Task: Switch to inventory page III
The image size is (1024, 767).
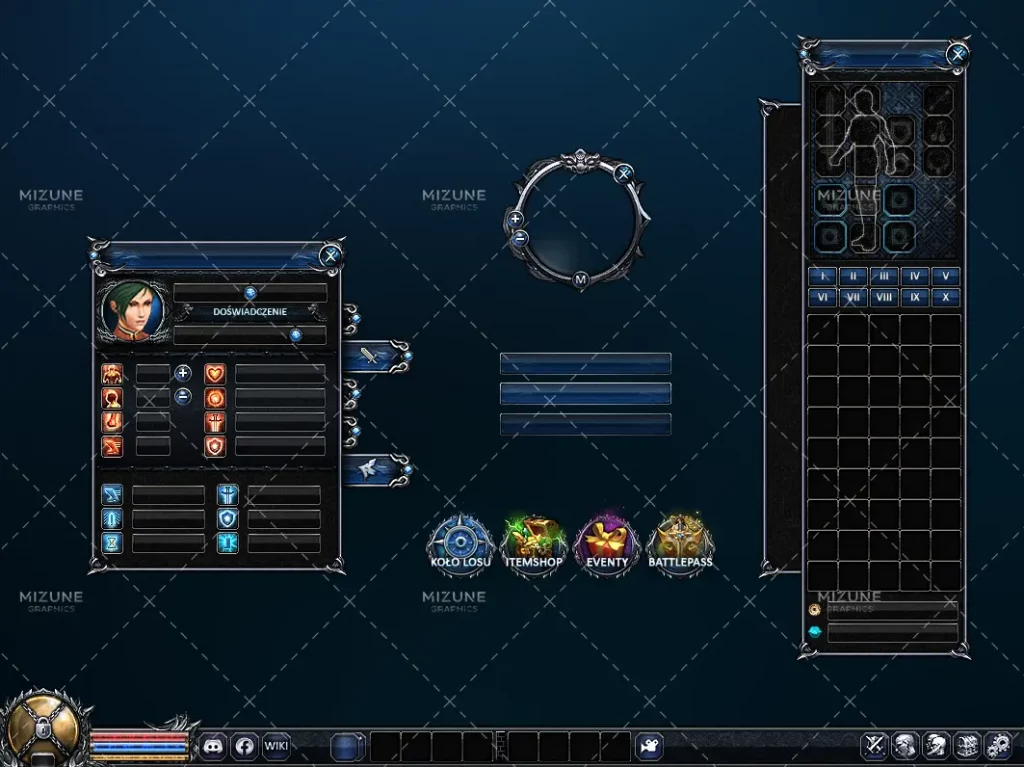Action: [x=884, y=276]
